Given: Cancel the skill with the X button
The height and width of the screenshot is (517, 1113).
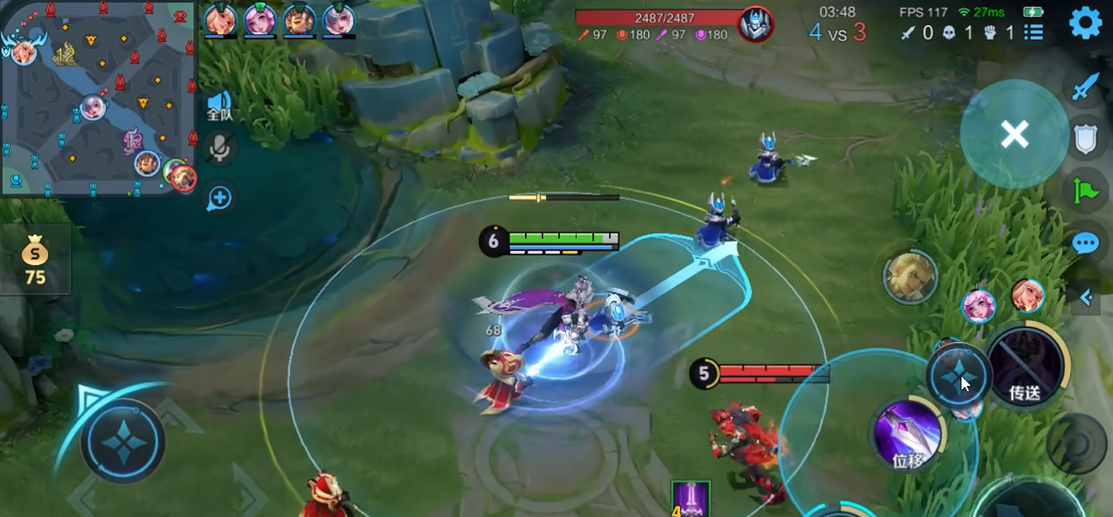Looking at the screenshot, I should pos(1014,134).
